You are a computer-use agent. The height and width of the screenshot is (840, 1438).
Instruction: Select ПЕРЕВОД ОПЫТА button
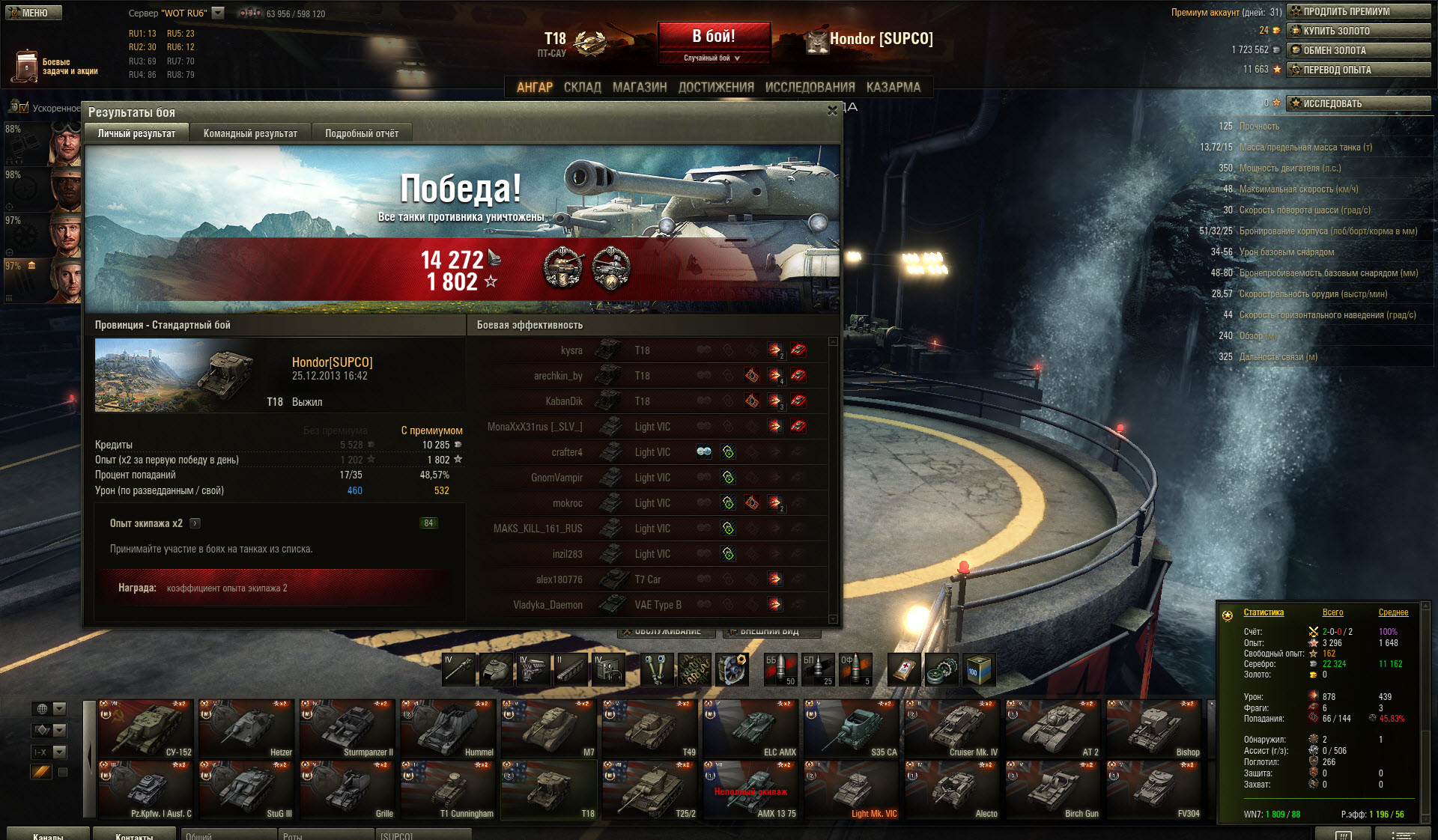1358,70
